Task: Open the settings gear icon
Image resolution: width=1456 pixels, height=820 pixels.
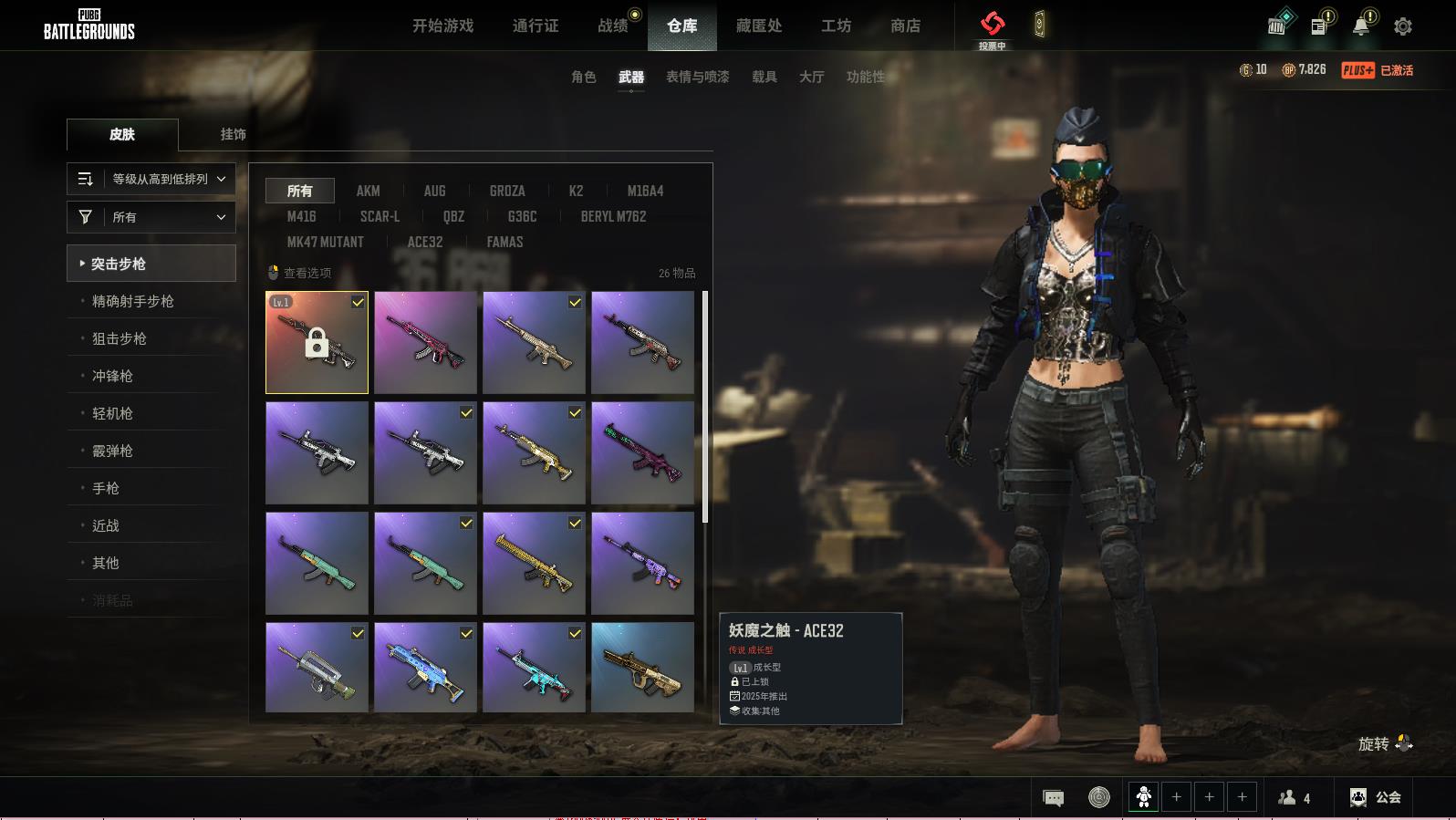Action: (1403, 26)
